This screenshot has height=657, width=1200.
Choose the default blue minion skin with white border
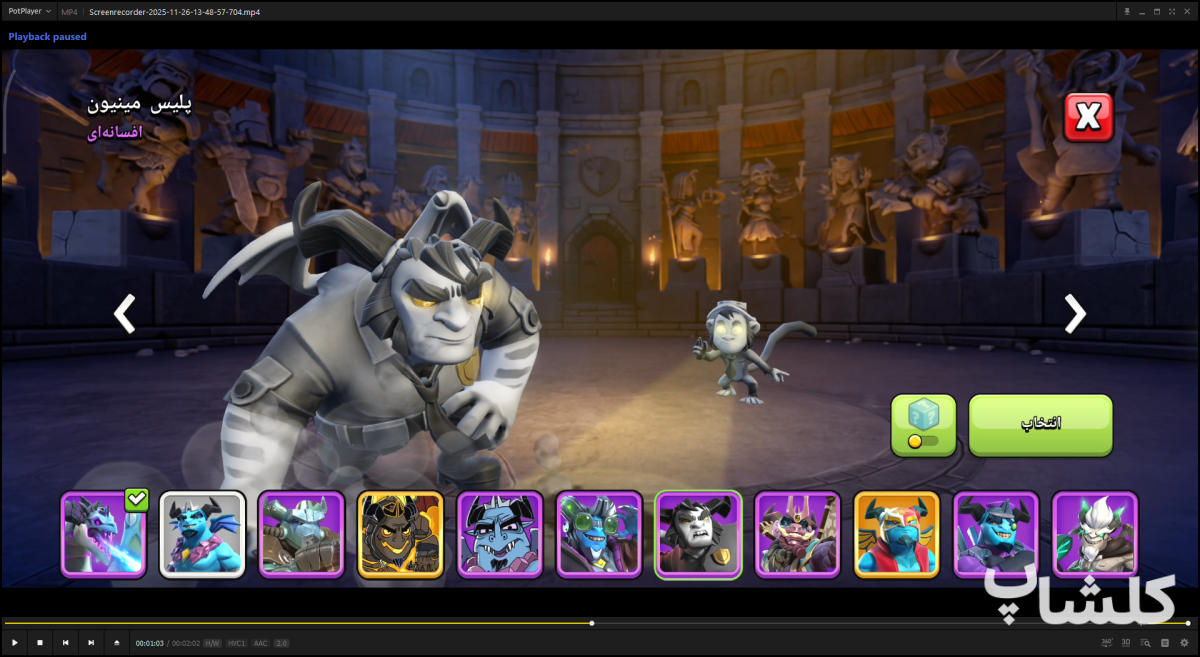pyautogui.click(x=202, y=535)
